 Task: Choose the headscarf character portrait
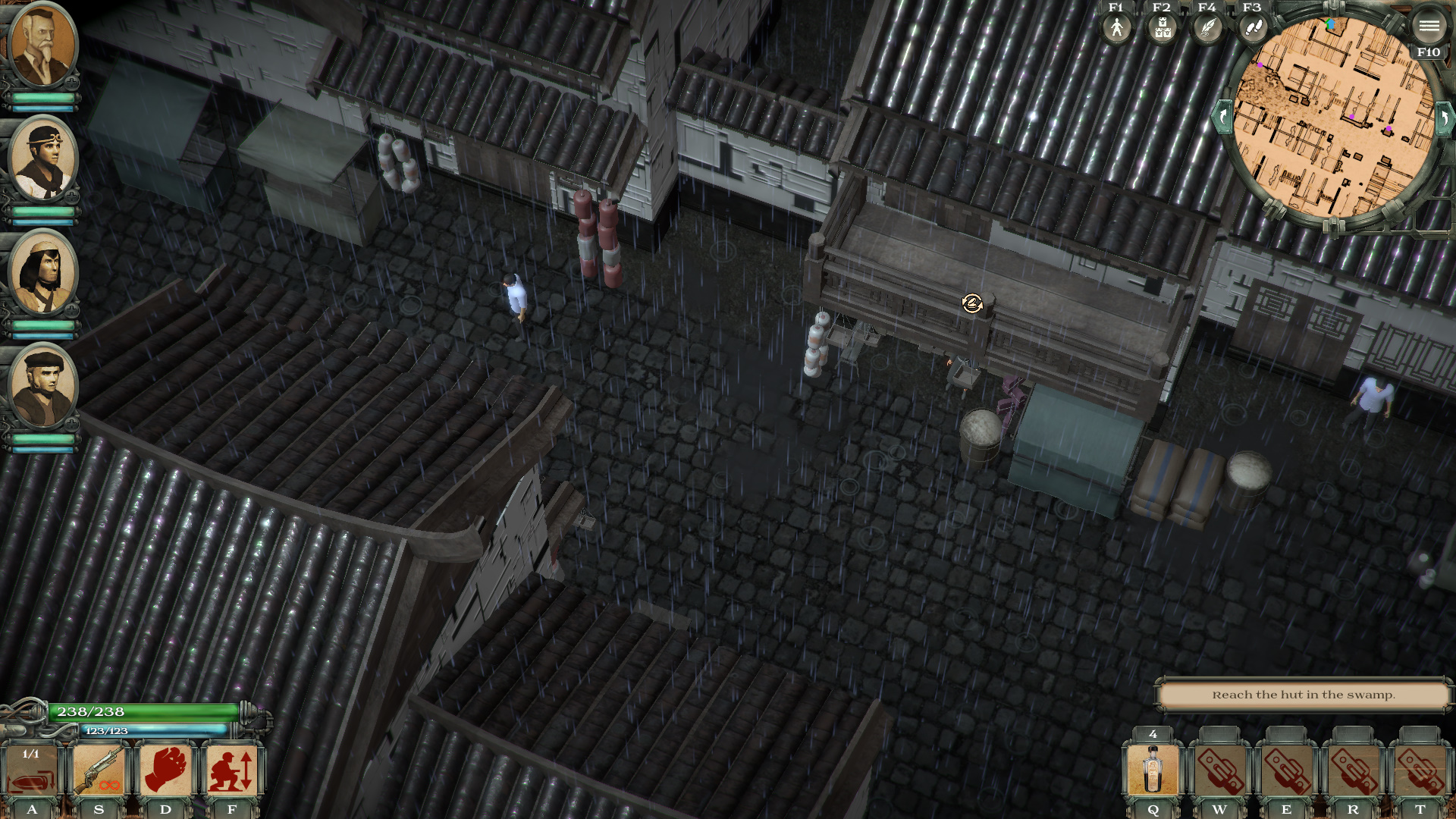[x=42, y=273]
